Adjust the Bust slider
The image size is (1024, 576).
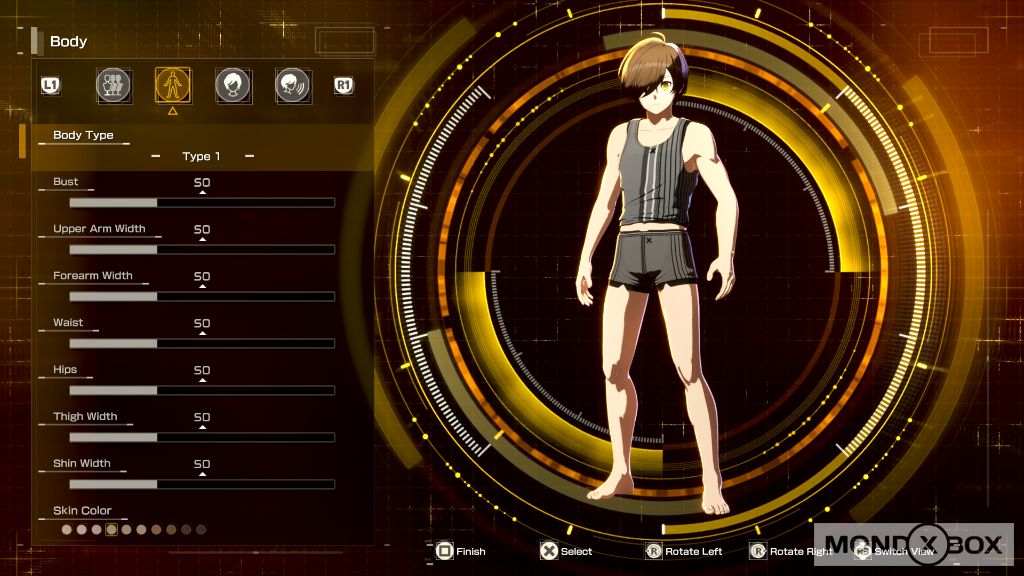(201, 203)
